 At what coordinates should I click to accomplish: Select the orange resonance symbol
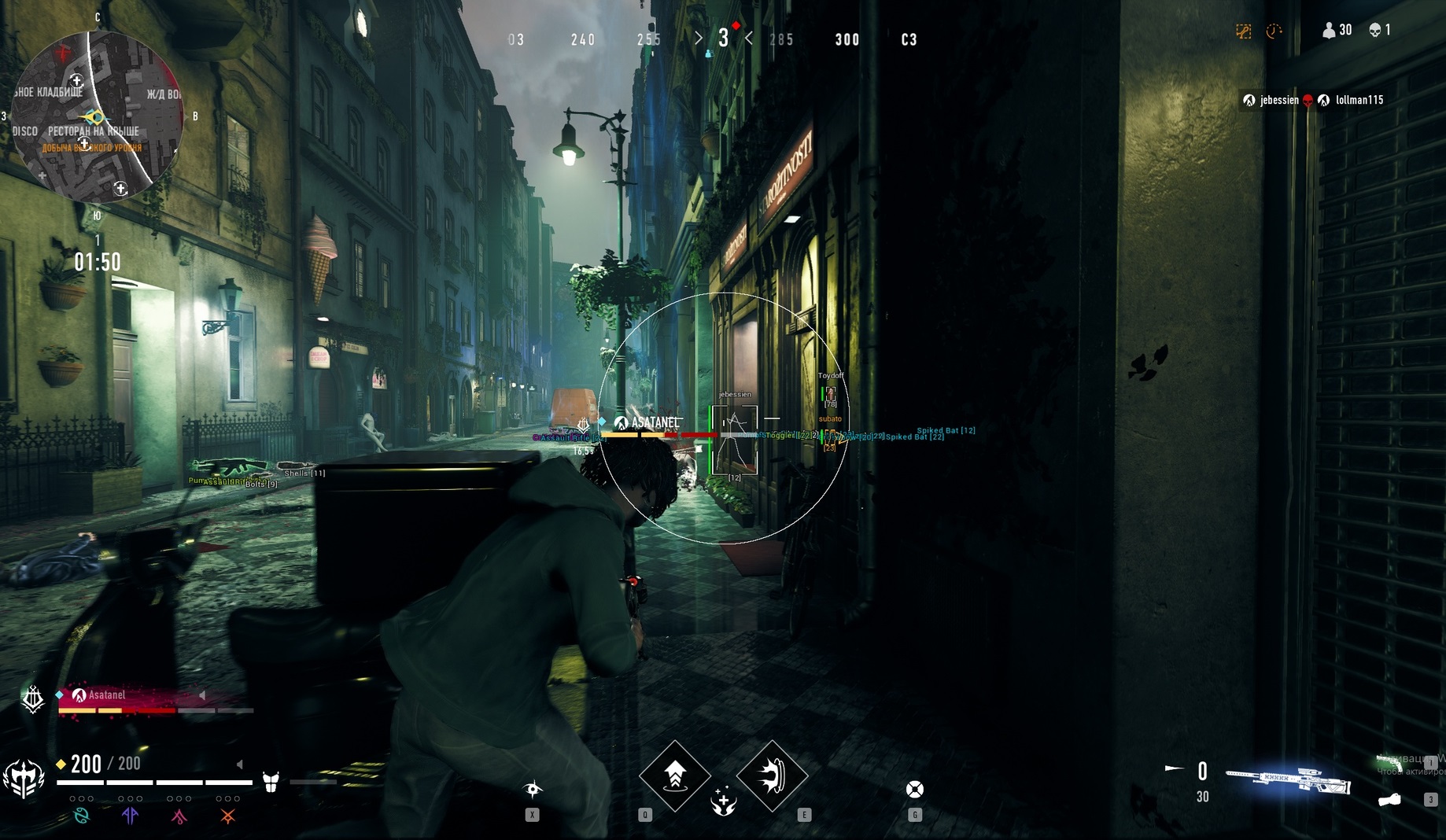[x=227, y=816]
